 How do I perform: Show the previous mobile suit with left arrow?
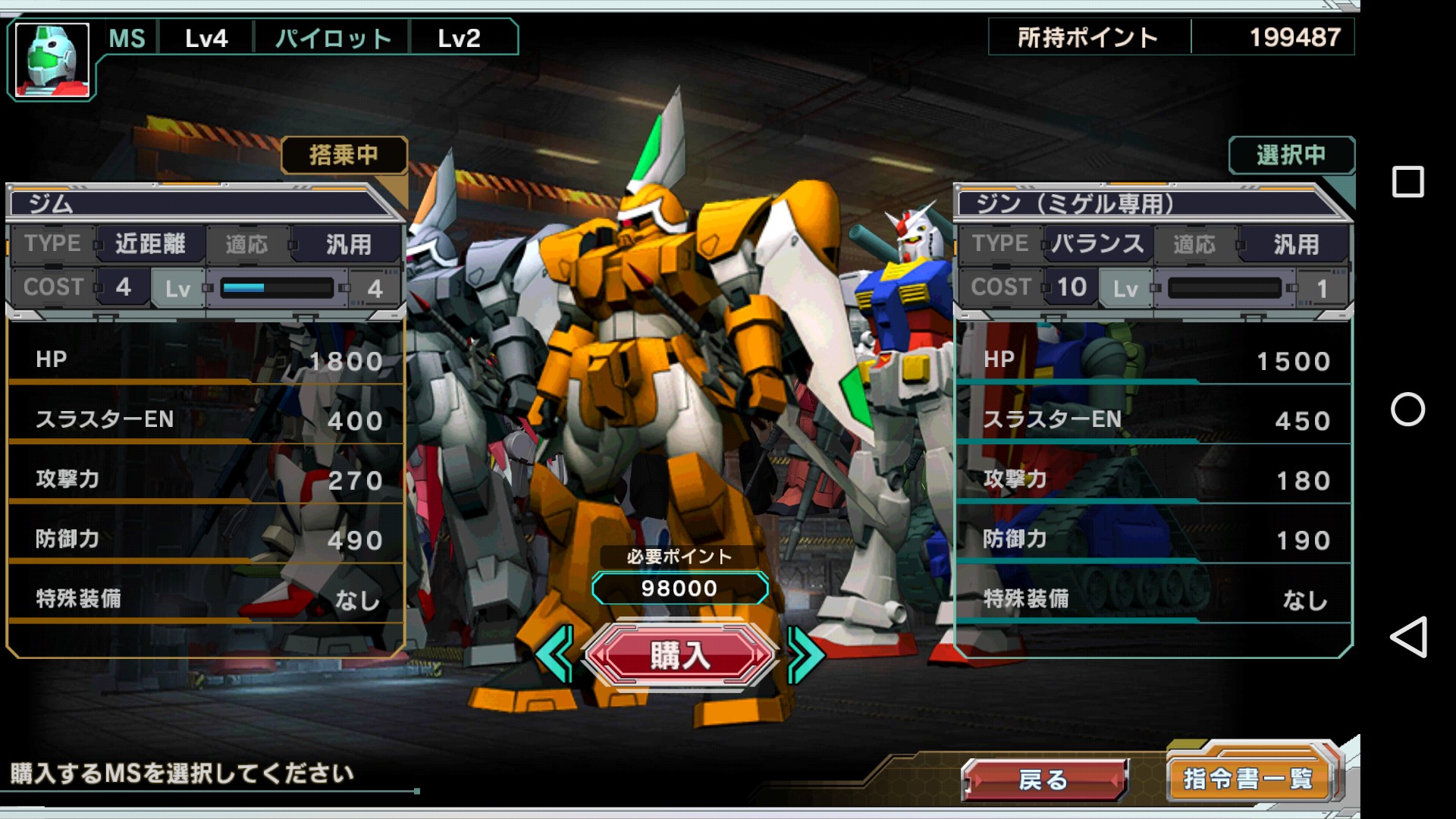(556, 654)
